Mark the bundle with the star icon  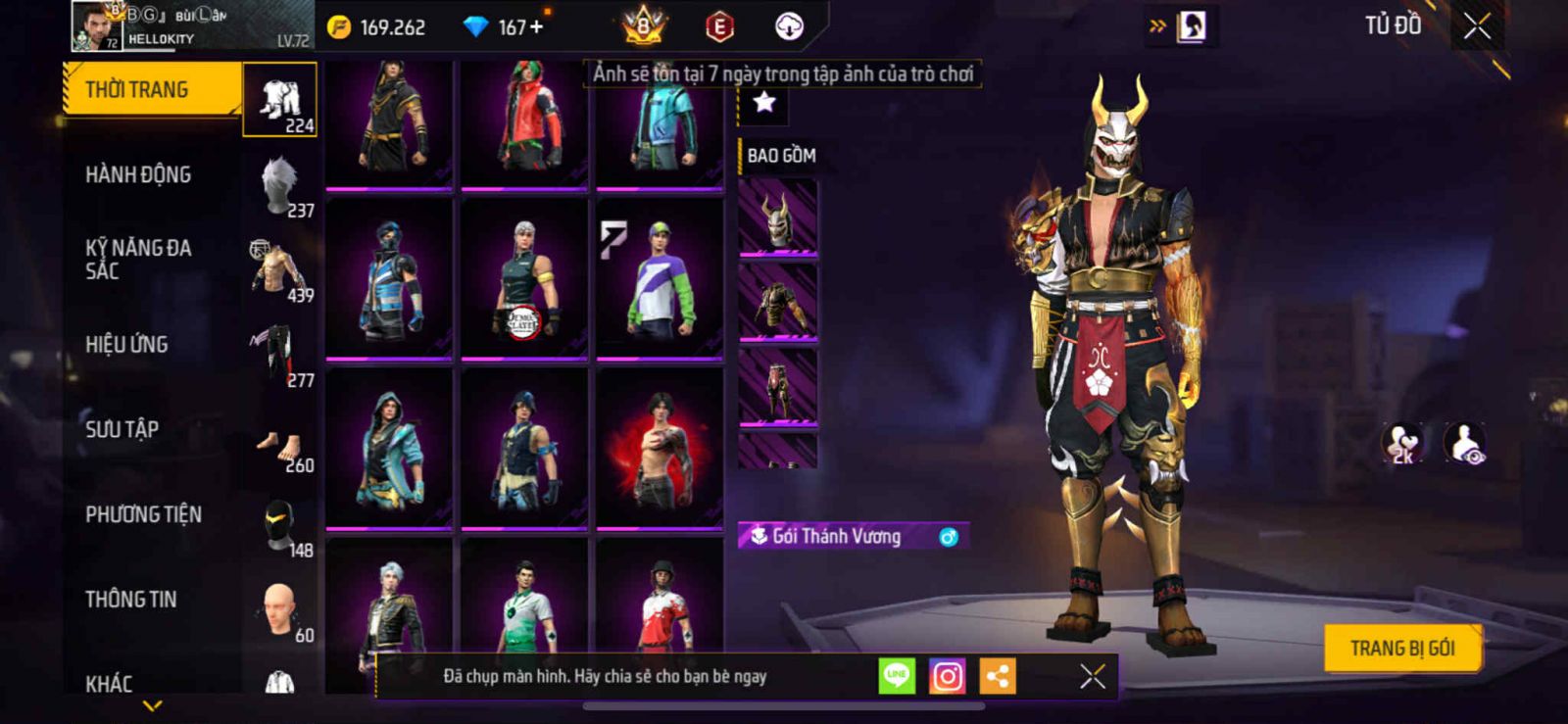pyautogui.click(x=763, y=102)
